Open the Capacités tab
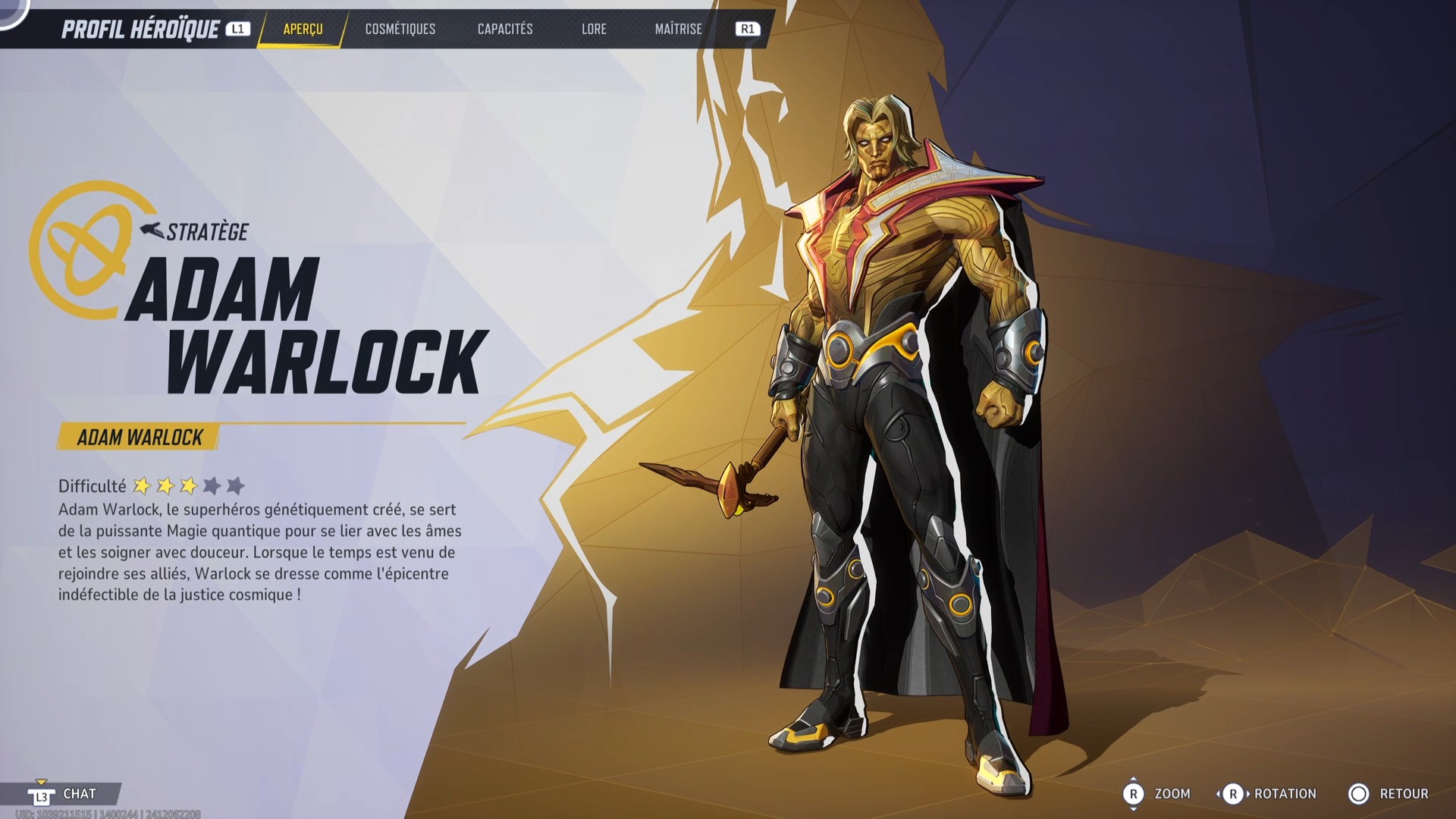 [x=504, y=30]
